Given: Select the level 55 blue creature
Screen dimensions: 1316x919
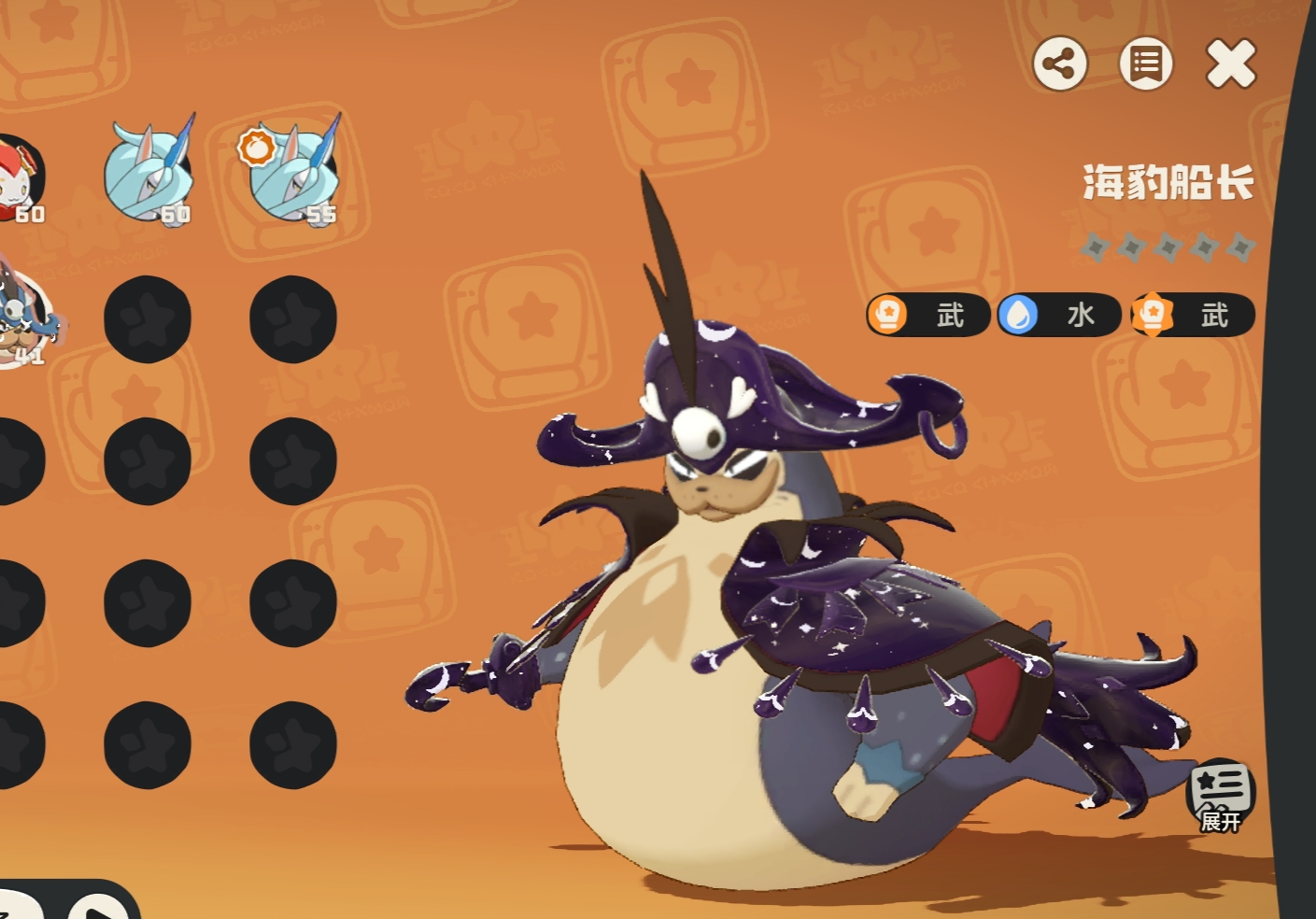Looking at the screenshot, I should point(293,173).
